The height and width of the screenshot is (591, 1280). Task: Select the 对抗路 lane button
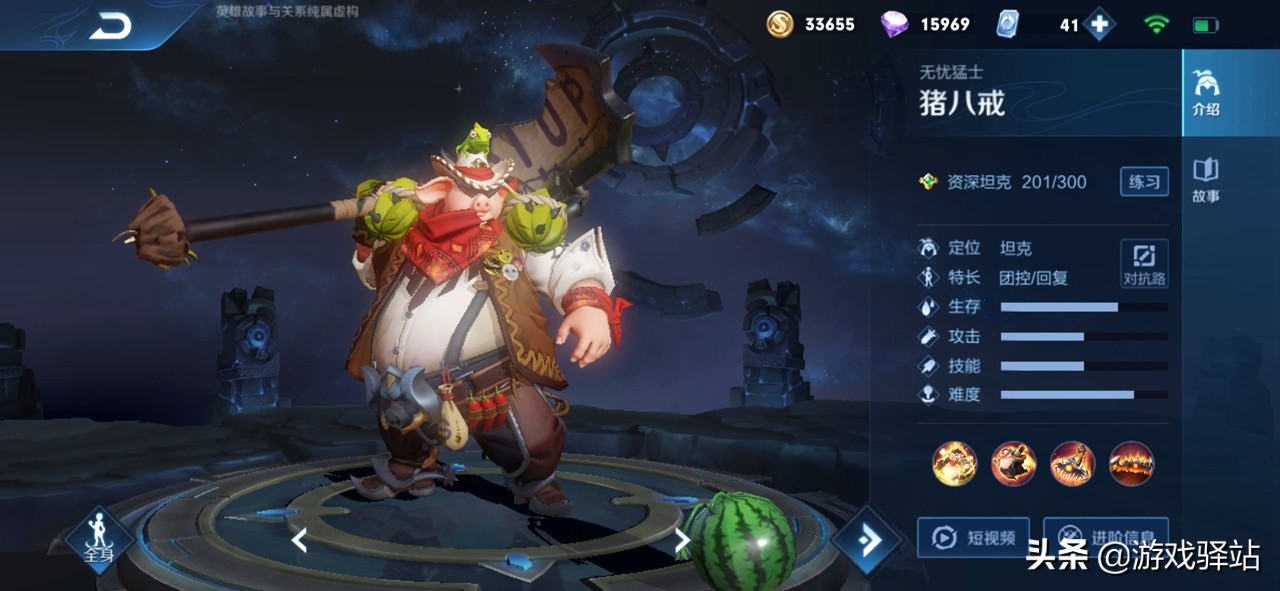click(1144, 264)
